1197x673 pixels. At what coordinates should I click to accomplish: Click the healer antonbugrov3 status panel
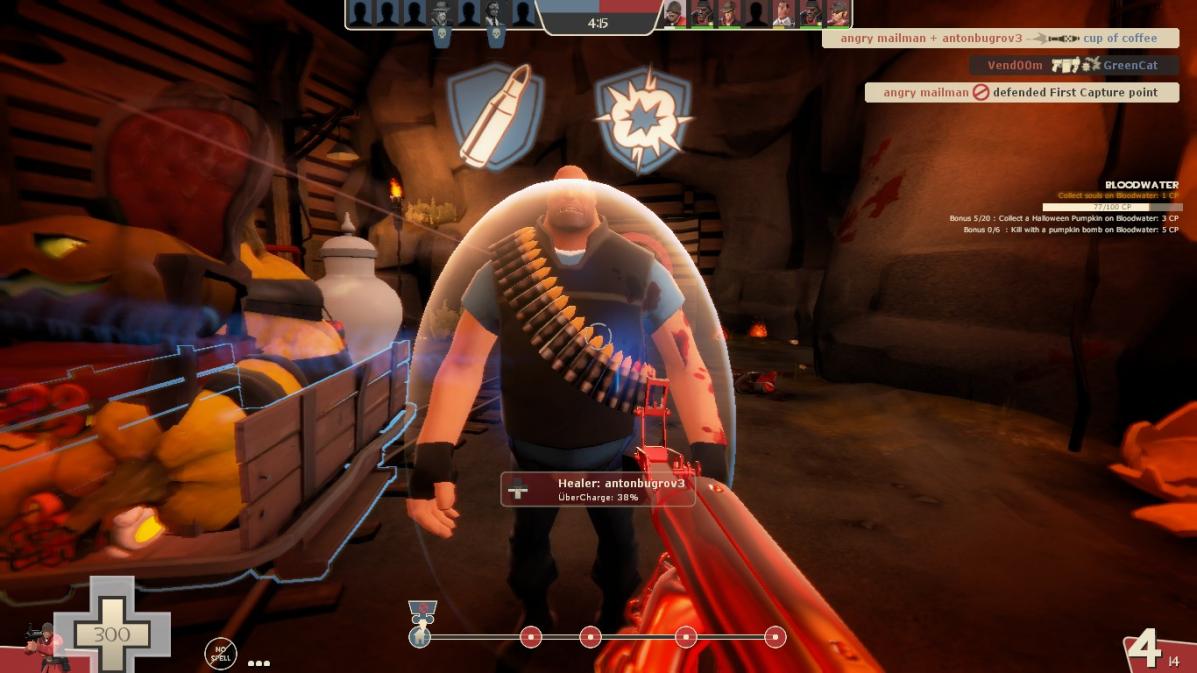(x=597, y=489)
